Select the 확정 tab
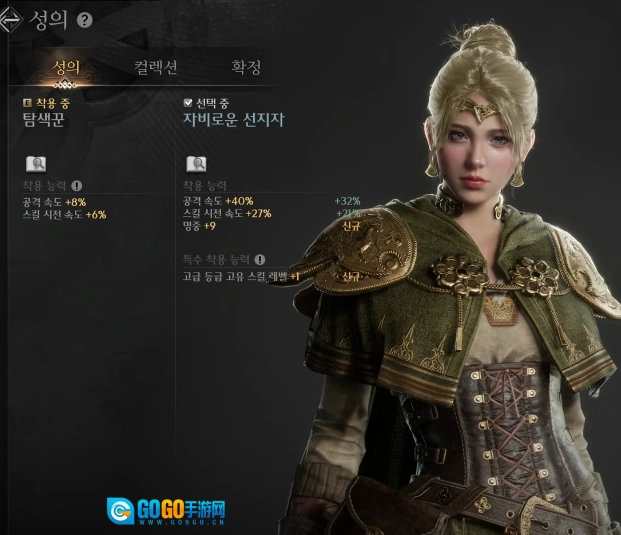 pyautogui.click(x=246, y=68)
